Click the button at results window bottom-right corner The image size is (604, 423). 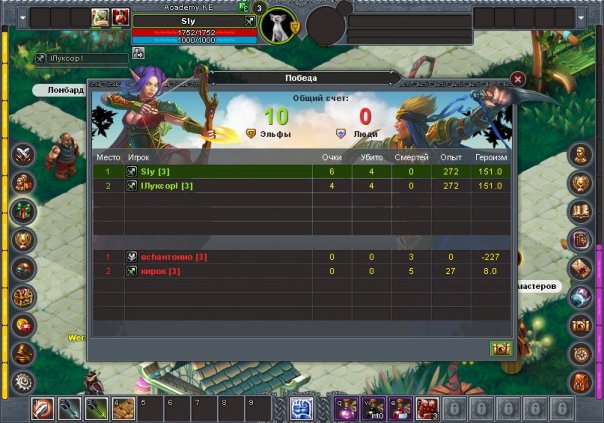(x=500, y=348)
